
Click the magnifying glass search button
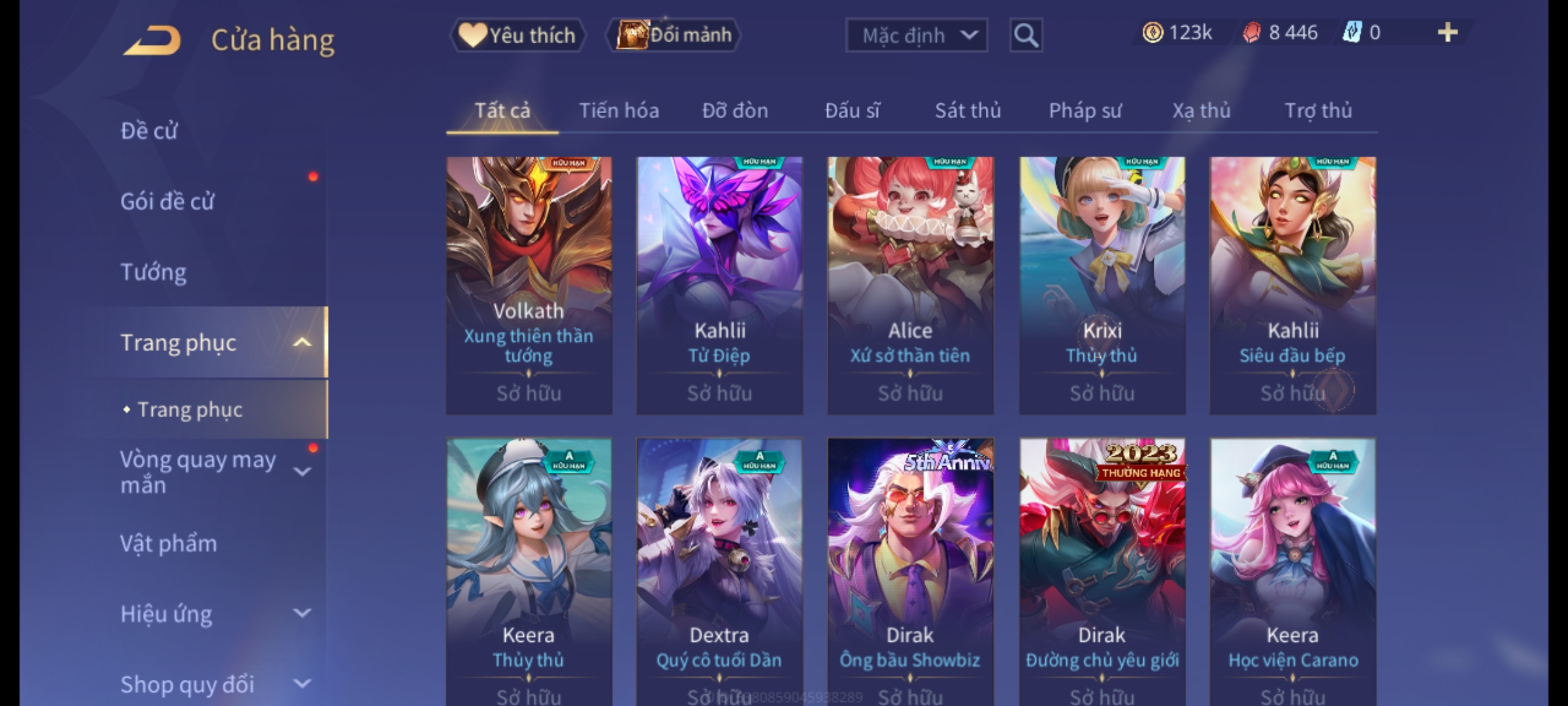pos(1026,35)
